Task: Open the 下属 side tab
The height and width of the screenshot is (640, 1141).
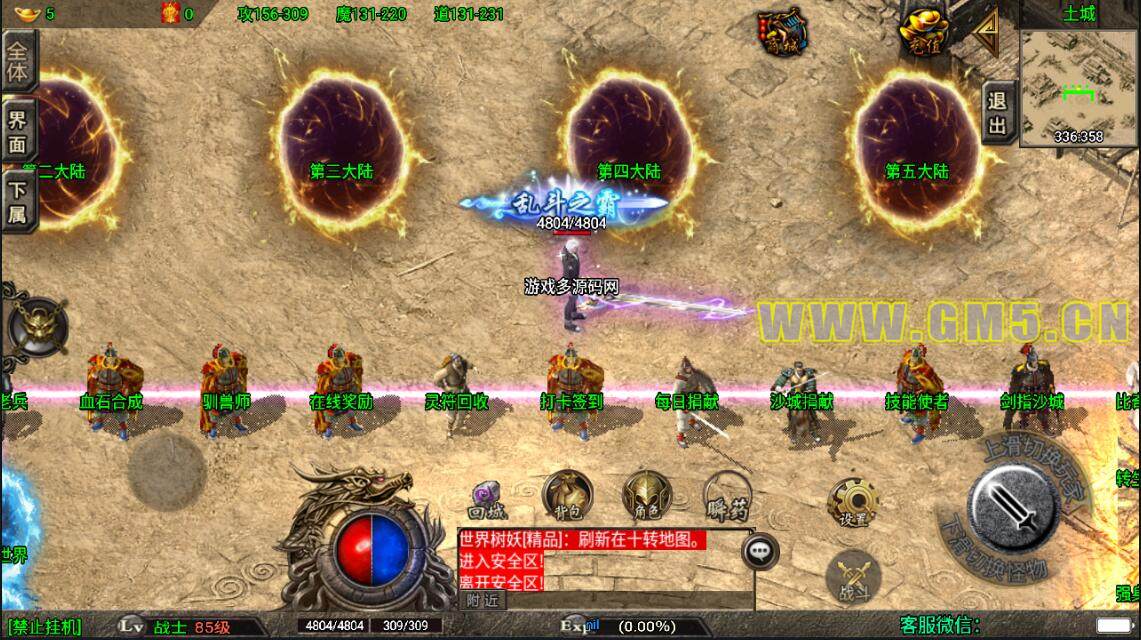Action: click(18, 202)
